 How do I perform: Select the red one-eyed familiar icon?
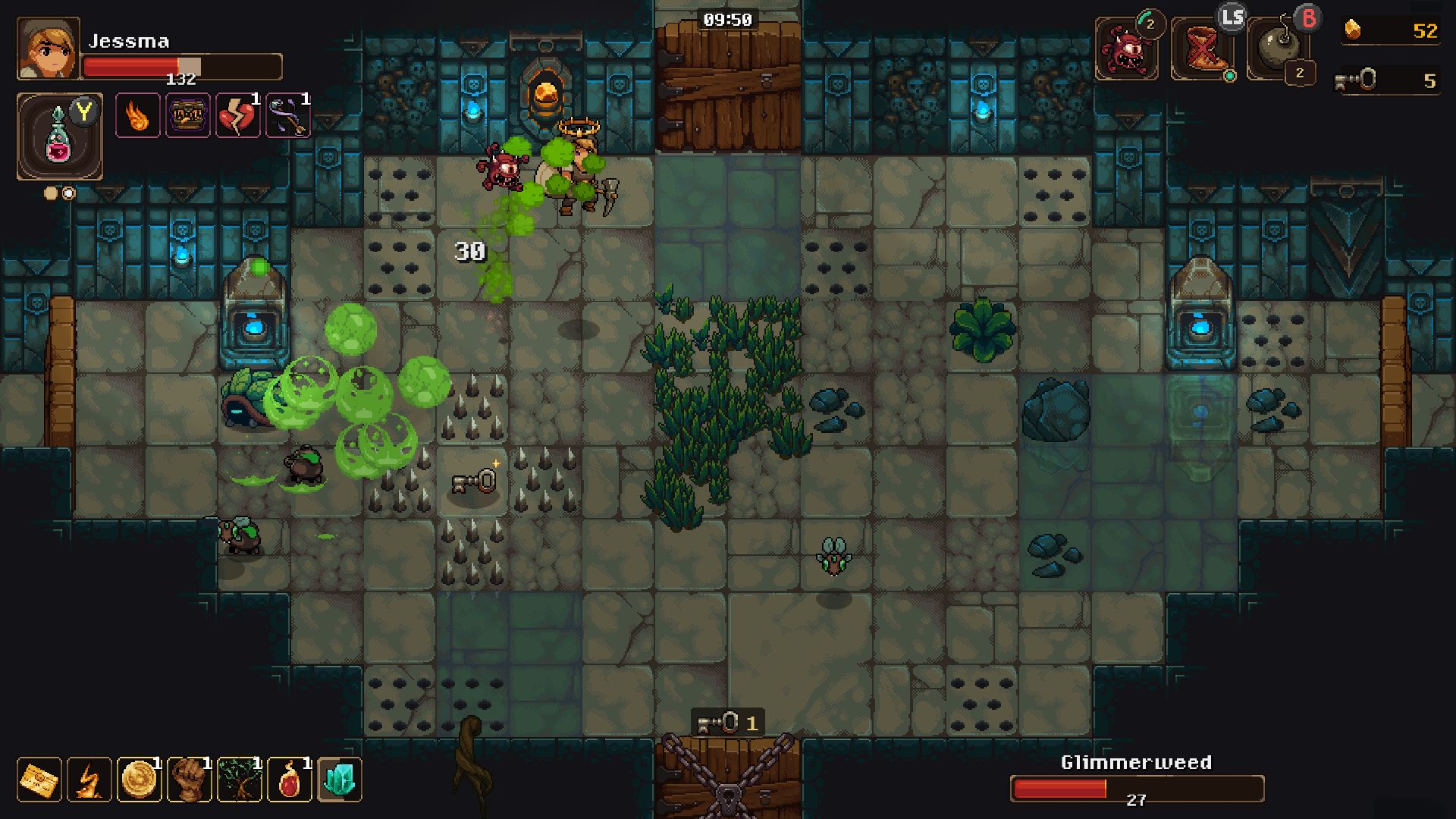click(1126, 49)
